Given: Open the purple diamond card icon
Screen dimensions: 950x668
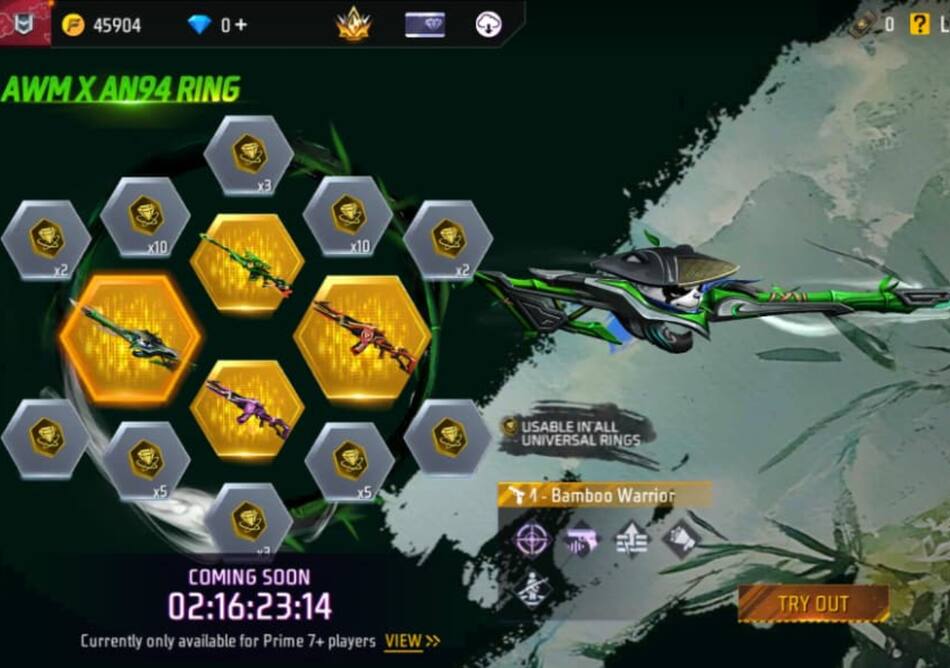Looking at the screenshot, I should pos(424,24).
